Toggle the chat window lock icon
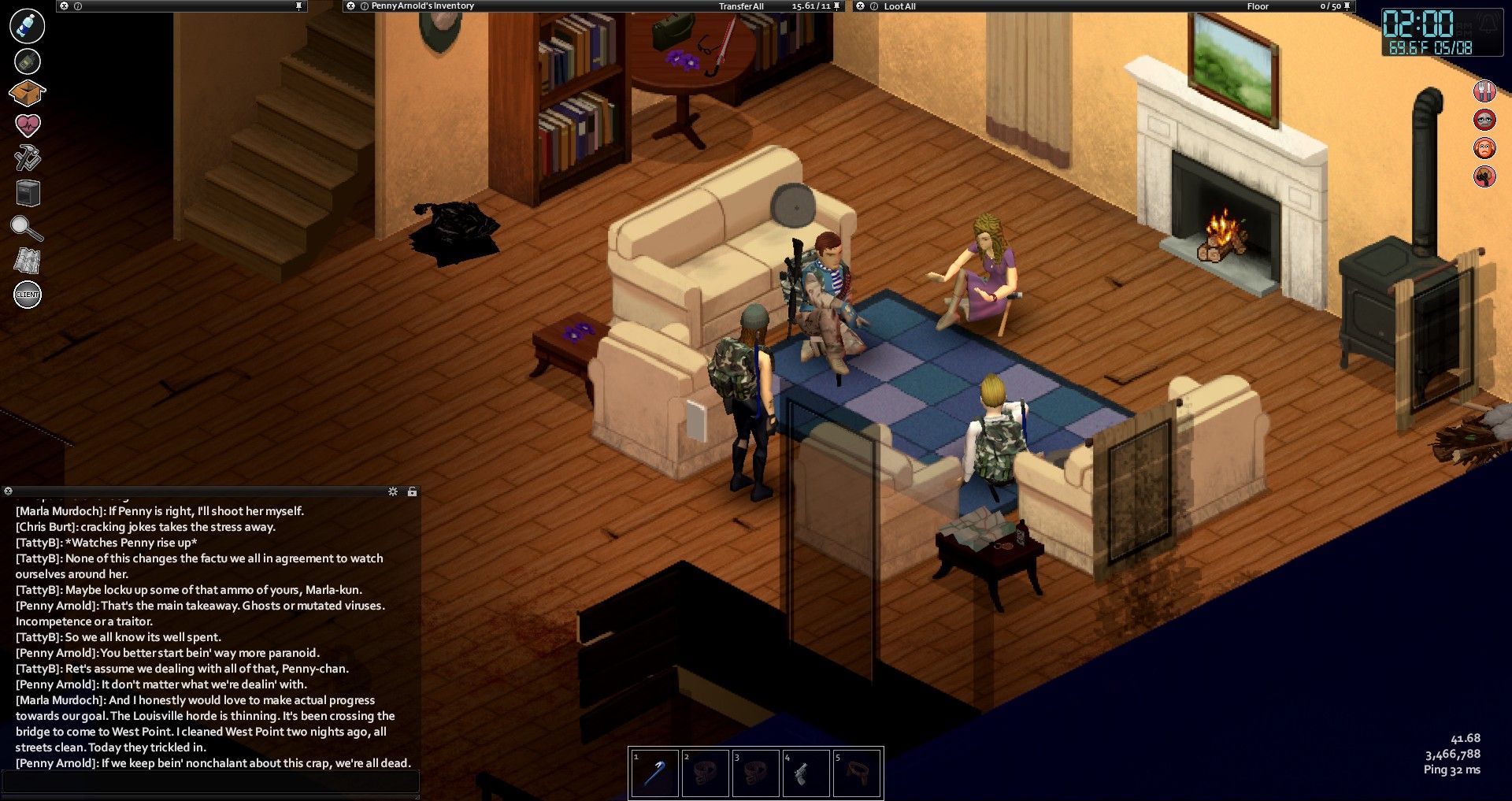This screenshot has height=801, width=1512. pyautogui.click(x=412, y=491)
